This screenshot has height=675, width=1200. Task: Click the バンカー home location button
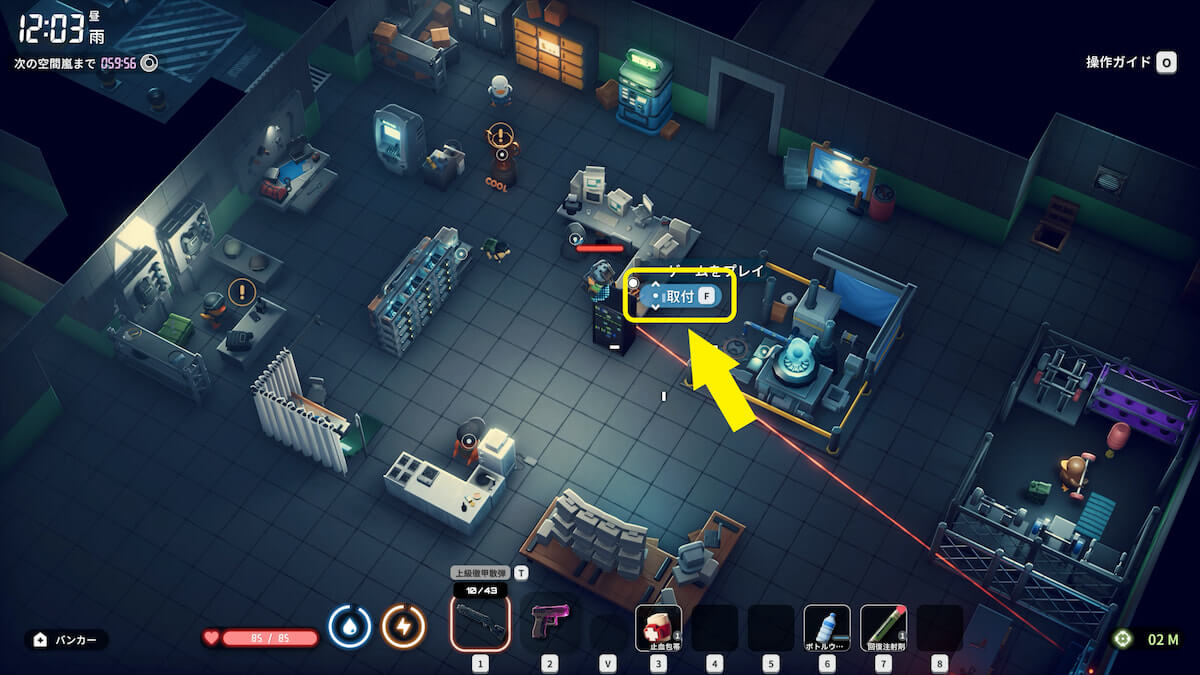pyautogui.click(x=66, y=640)
